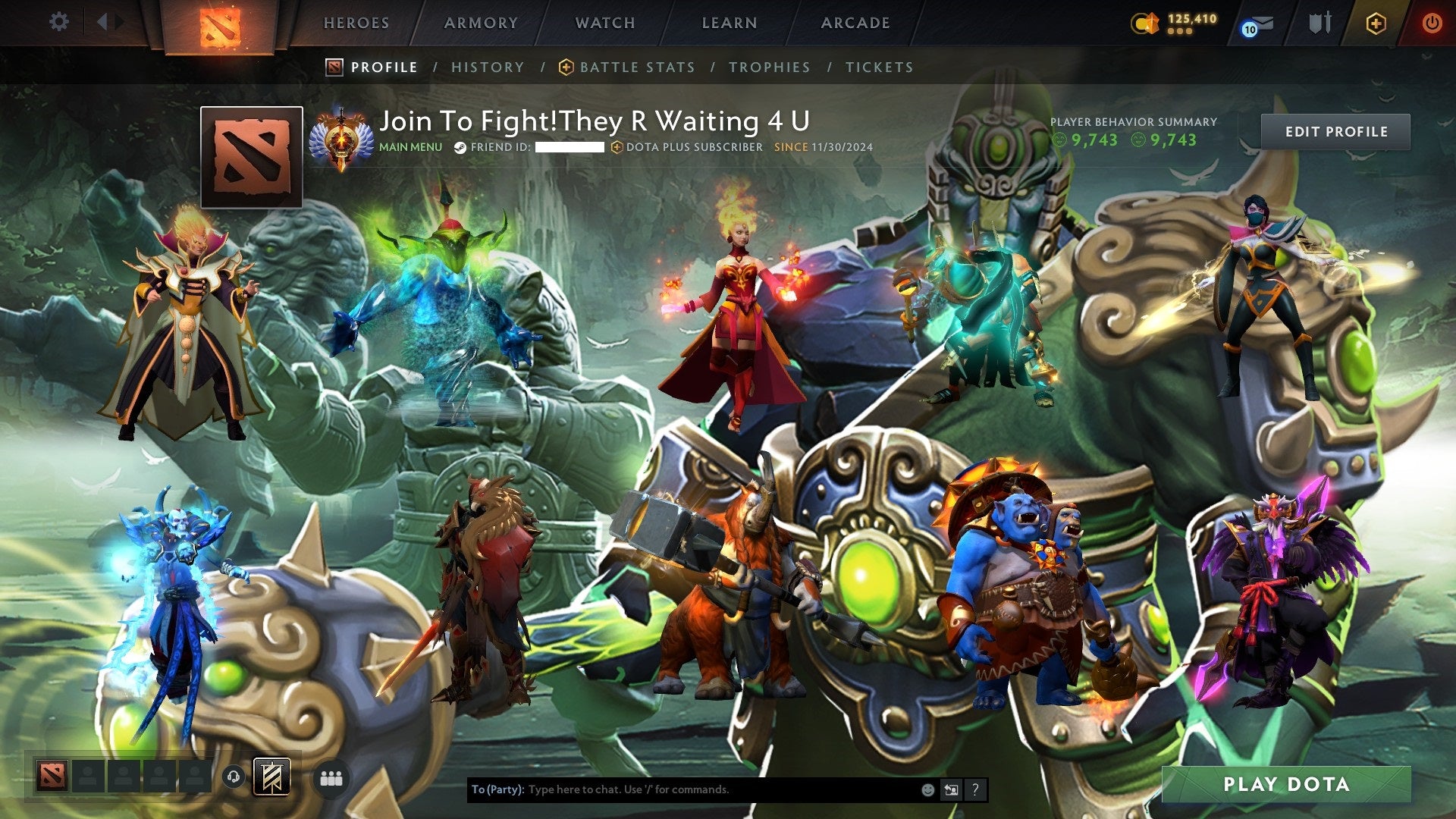This screenshot has width=1456, height=819.
Task: Click the EDIT PROFILE button
Action: tap(1337, 130)
